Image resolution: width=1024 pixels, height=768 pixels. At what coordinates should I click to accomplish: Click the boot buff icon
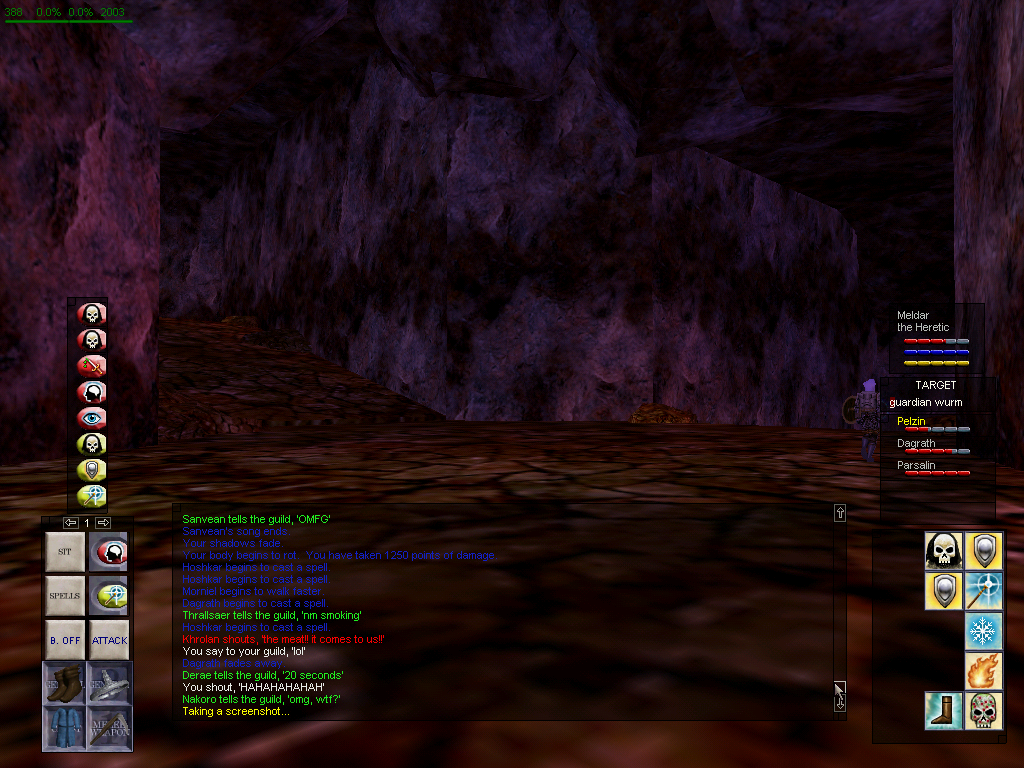point(943,711)
